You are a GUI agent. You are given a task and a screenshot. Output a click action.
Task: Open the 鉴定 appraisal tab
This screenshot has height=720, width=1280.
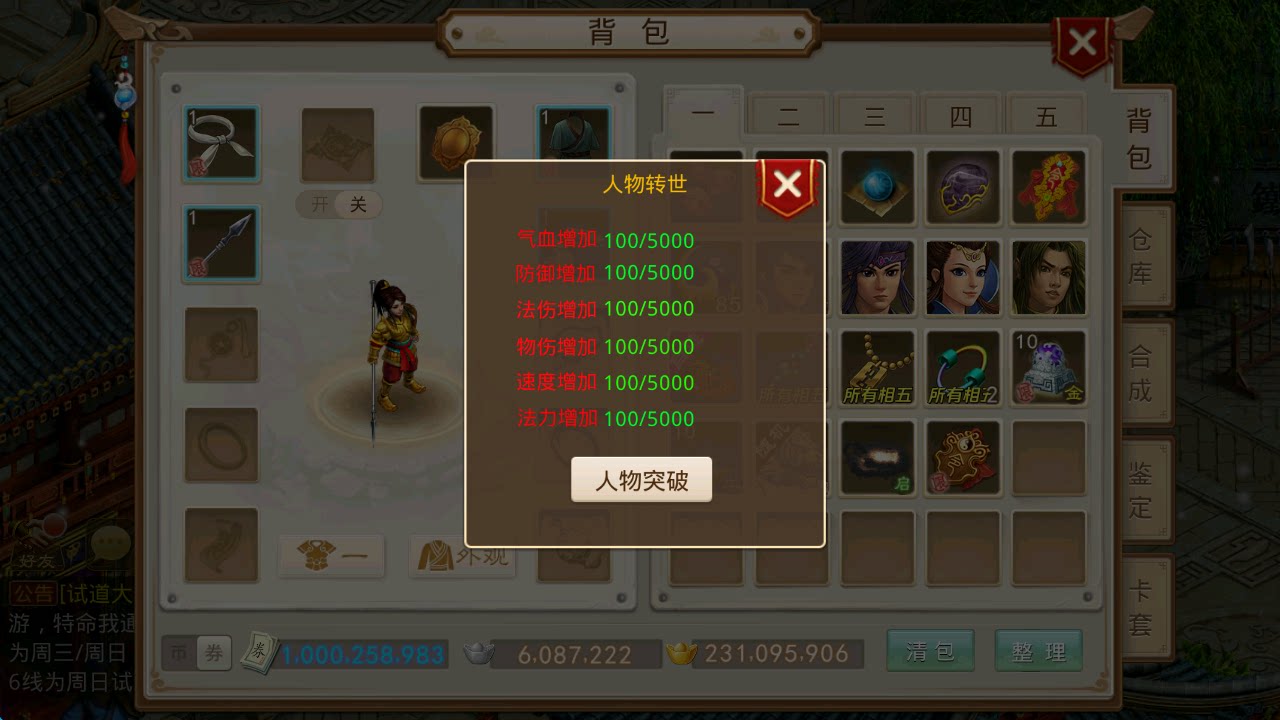click(1142, 490)
